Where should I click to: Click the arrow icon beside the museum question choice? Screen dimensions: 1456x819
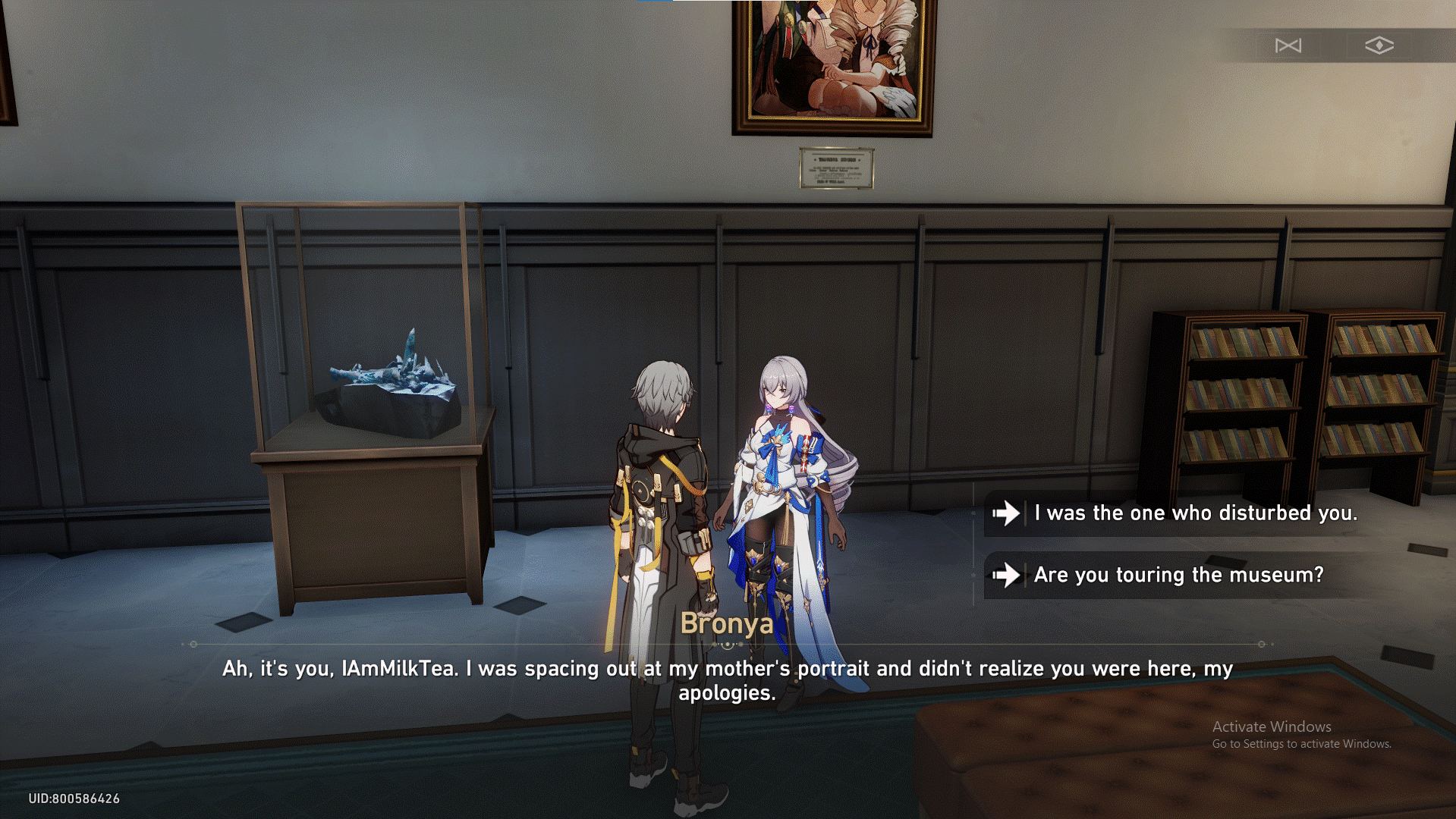pyautogui.click(x=1006, y=576)
